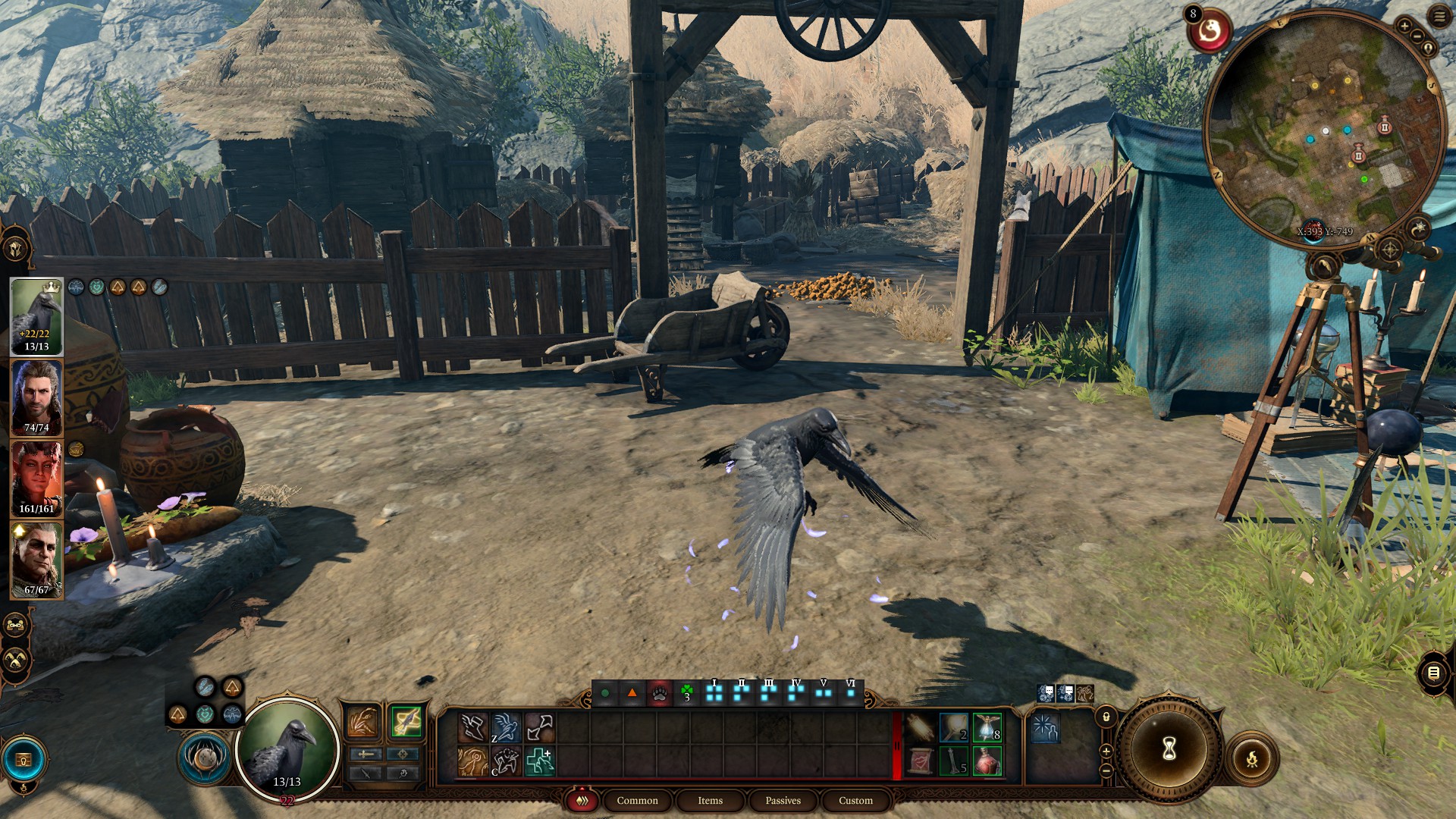The height and width of the screenshot is (819, 1456).
Task: Open the minimap view
Action: pos(1323,125)
